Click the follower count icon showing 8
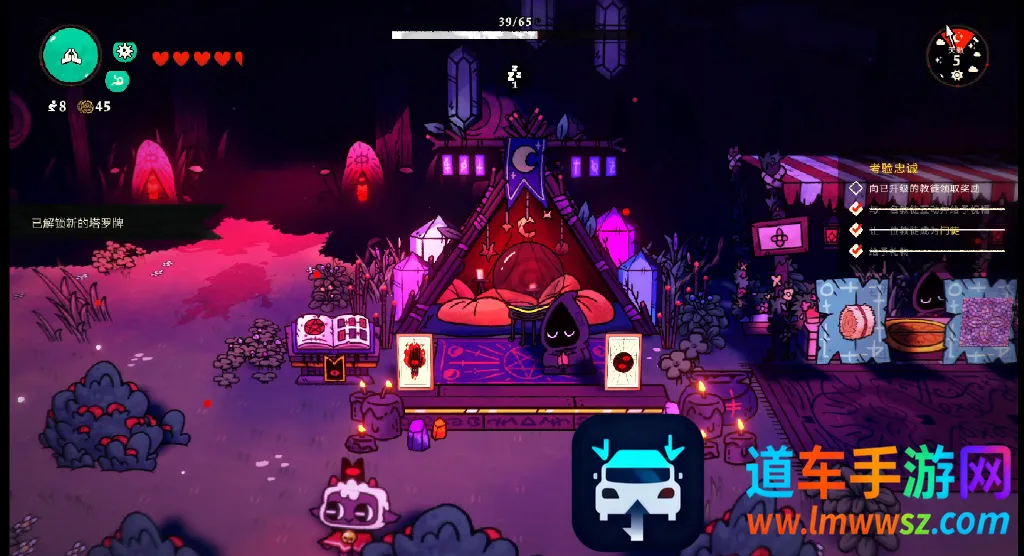 point(52,106)
